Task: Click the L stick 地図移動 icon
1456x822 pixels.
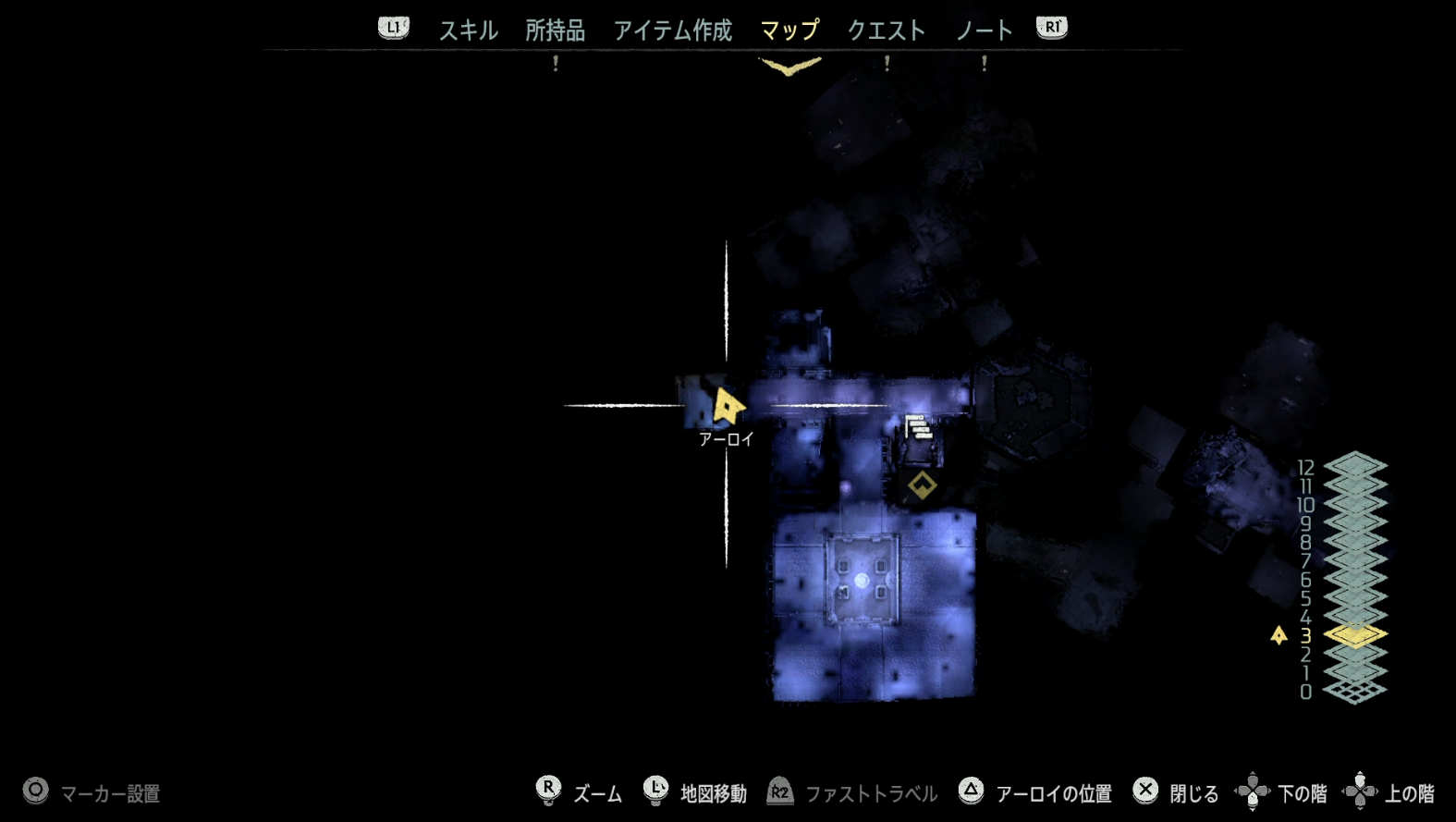Action: click(x=657, y=791)
